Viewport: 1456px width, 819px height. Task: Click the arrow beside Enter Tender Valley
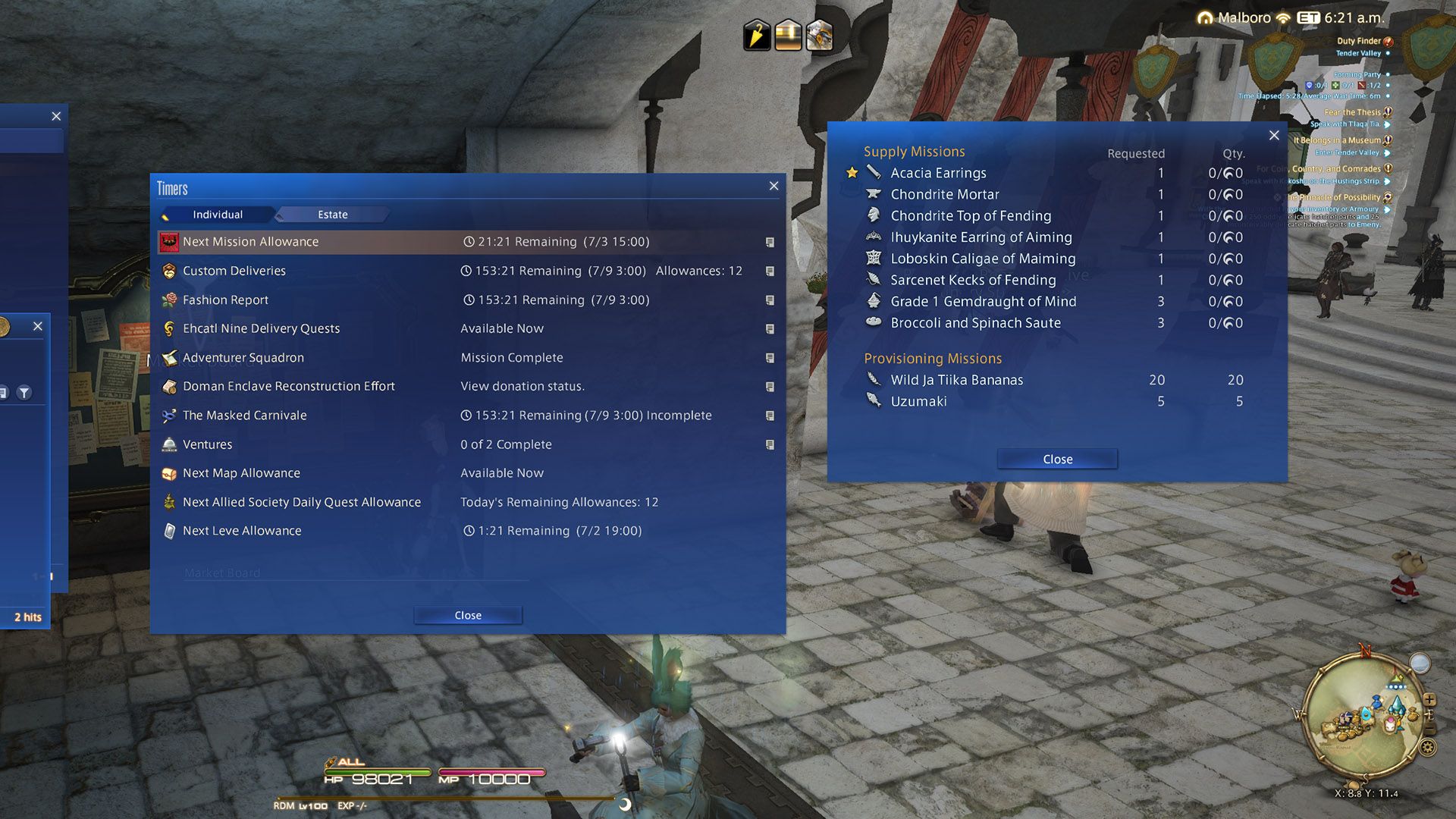(x=1387, y=152)
